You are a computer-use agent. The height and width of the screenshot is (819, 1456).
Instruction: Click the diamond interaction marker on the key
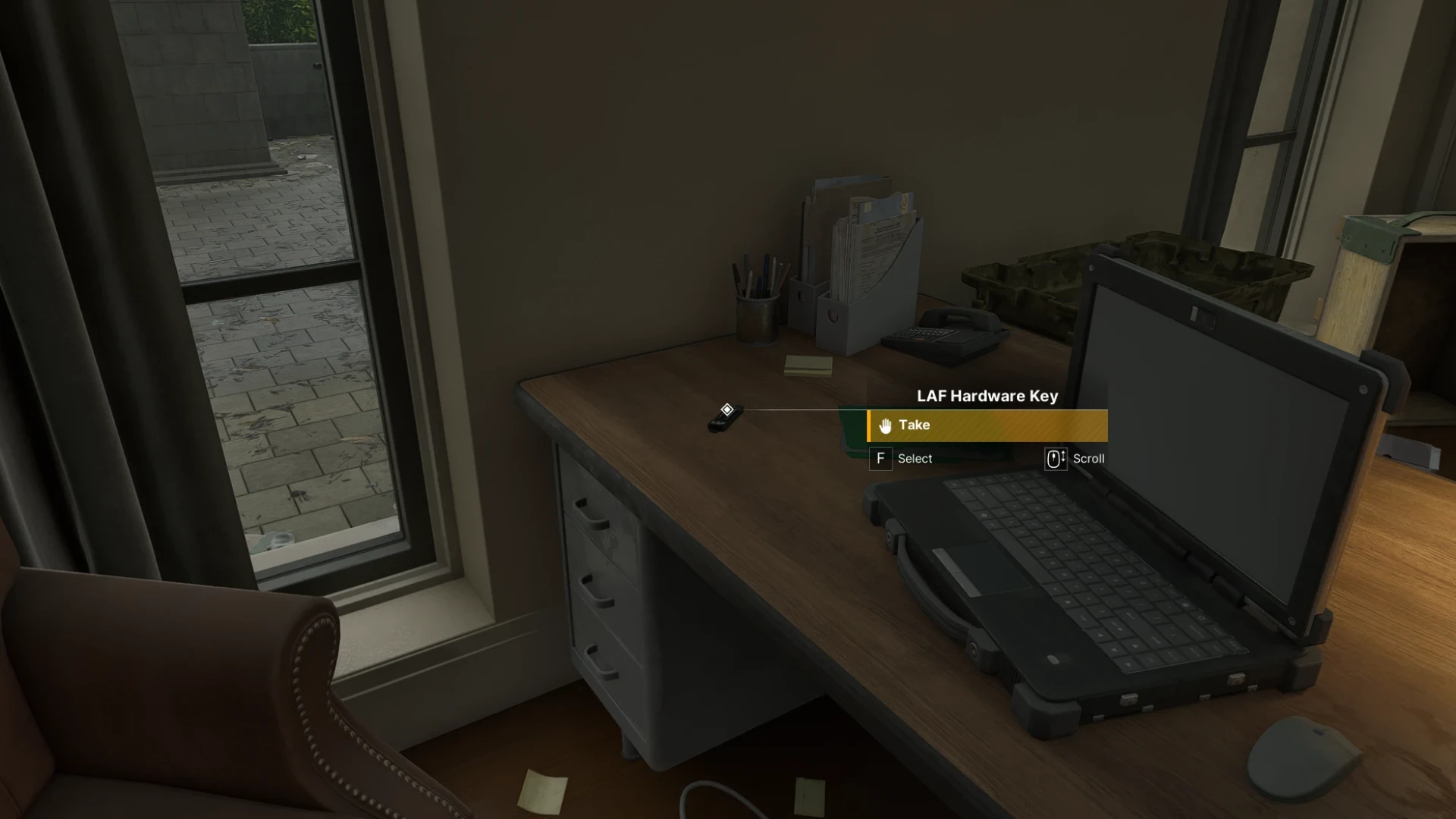point(726,410)
